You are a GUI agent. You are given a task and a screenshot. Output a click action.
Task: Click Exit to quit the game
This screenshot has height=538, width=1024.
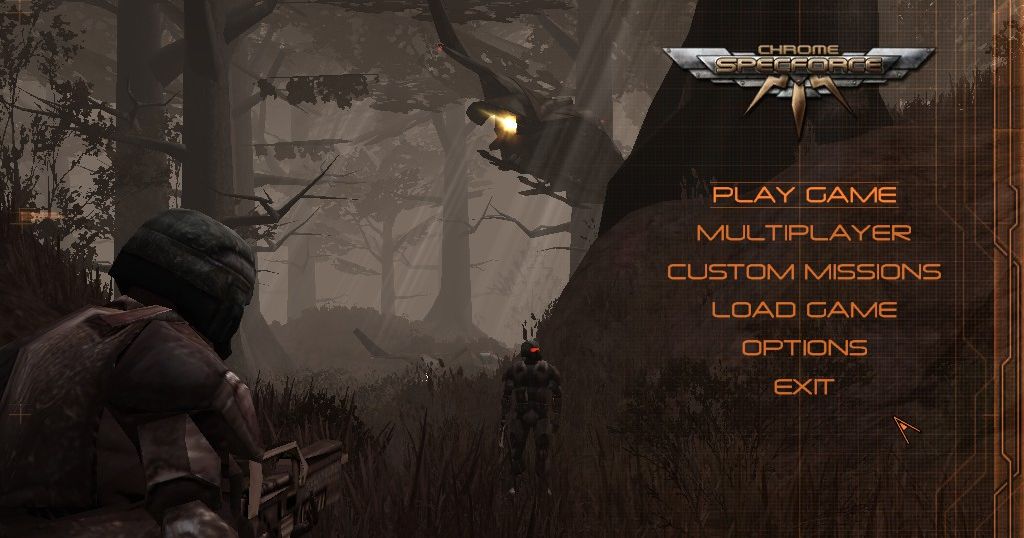pyautogui.click(x=804, y=386)
